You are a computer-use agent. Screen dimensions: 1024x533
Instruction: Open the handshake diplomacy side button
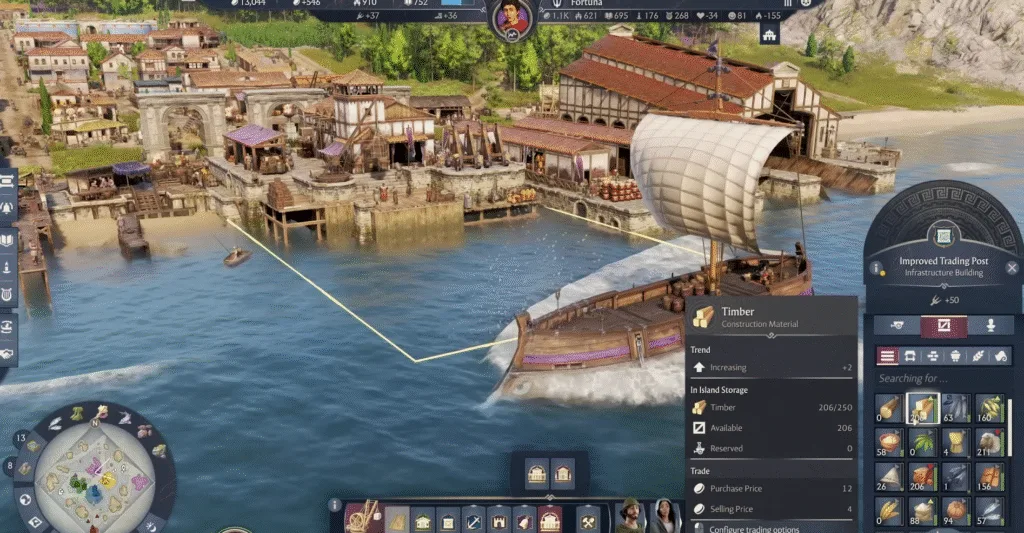coord(7,353)
